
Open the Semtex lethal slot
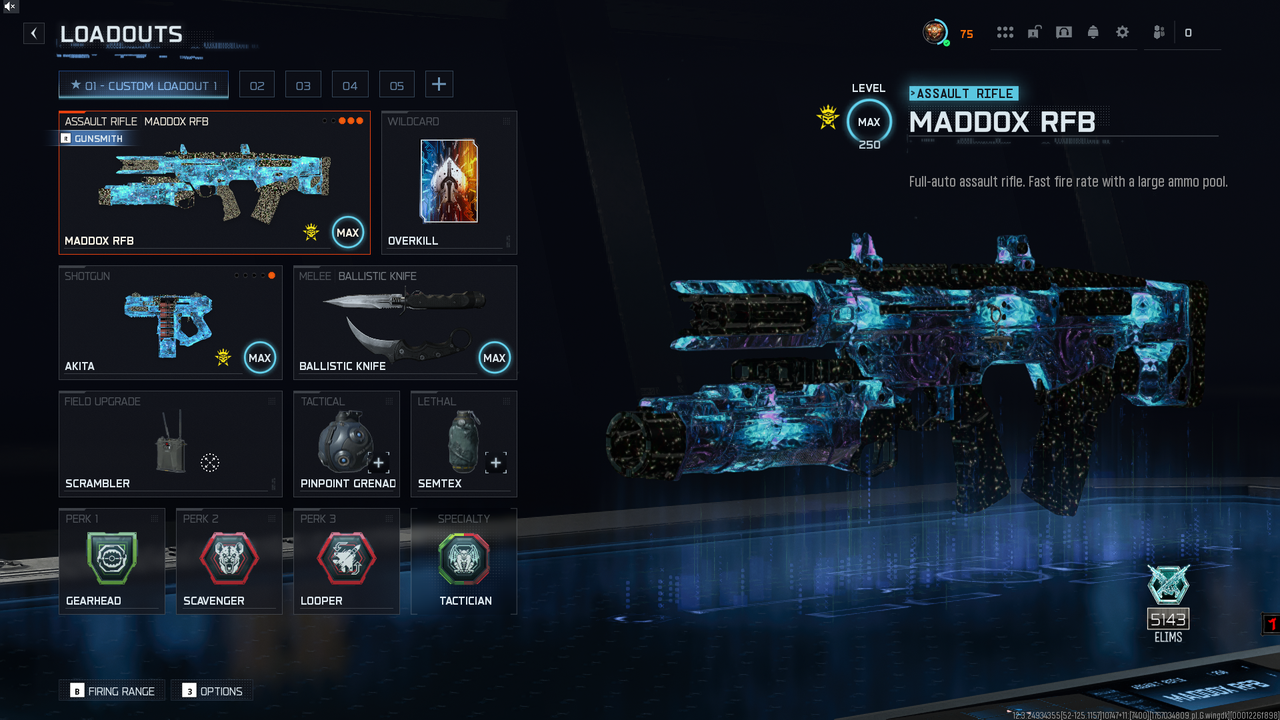(x=464, y=443)
